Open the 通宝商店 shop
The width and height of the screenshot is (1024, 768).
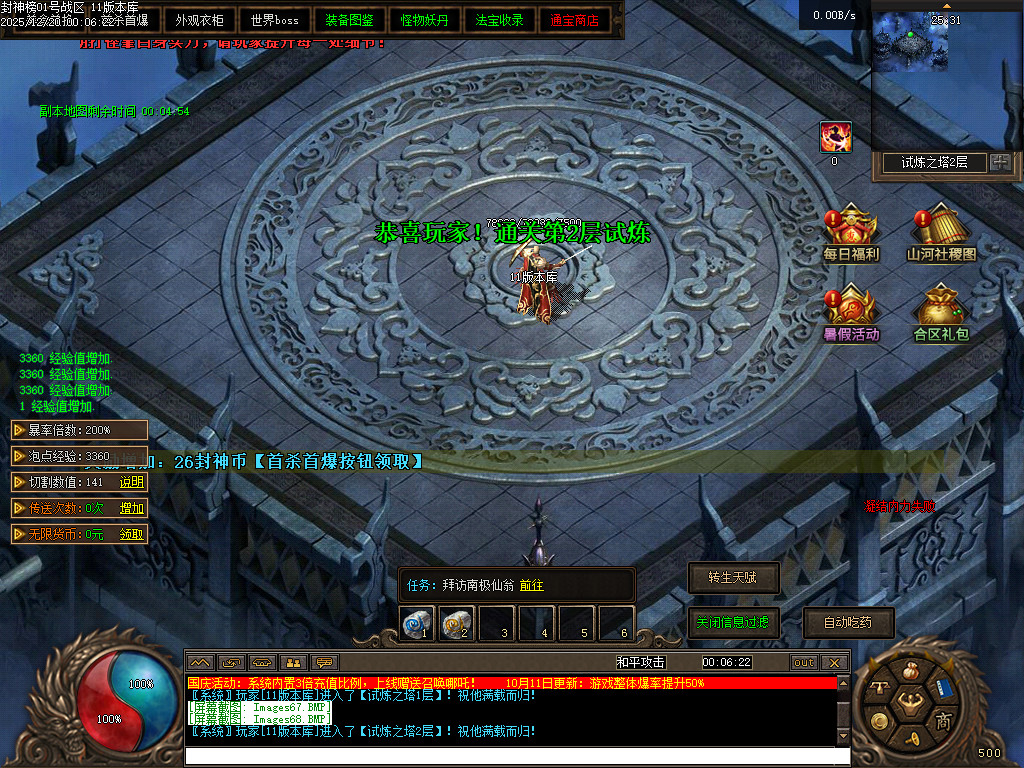pos(575,20)
